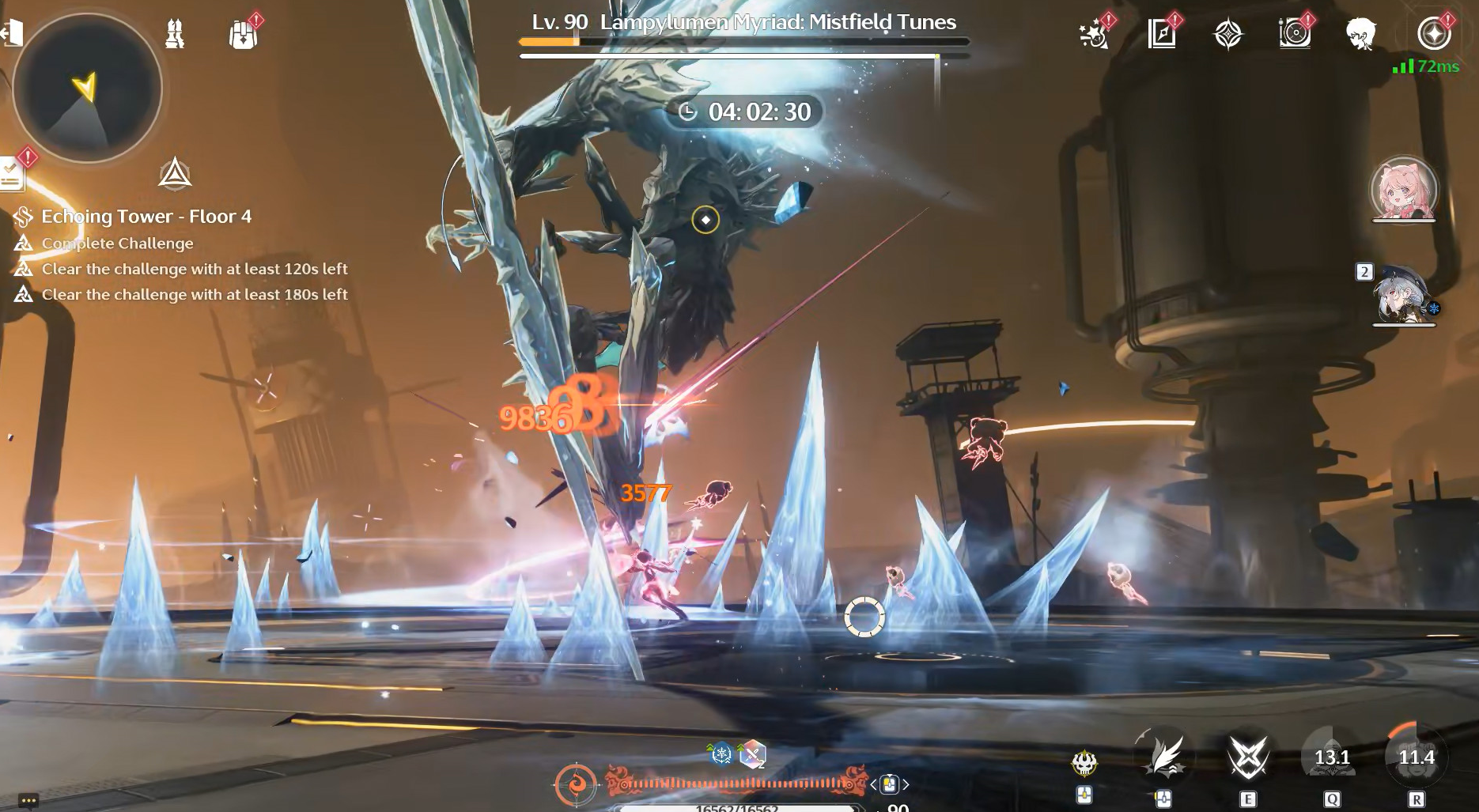Open the backpack inventory icon

click(243, 35)
